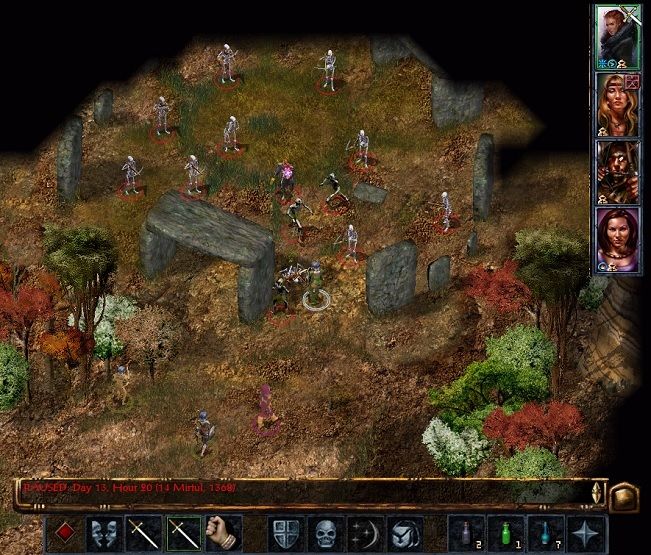Equip the highlighted second sword slot

pos(184,532)
